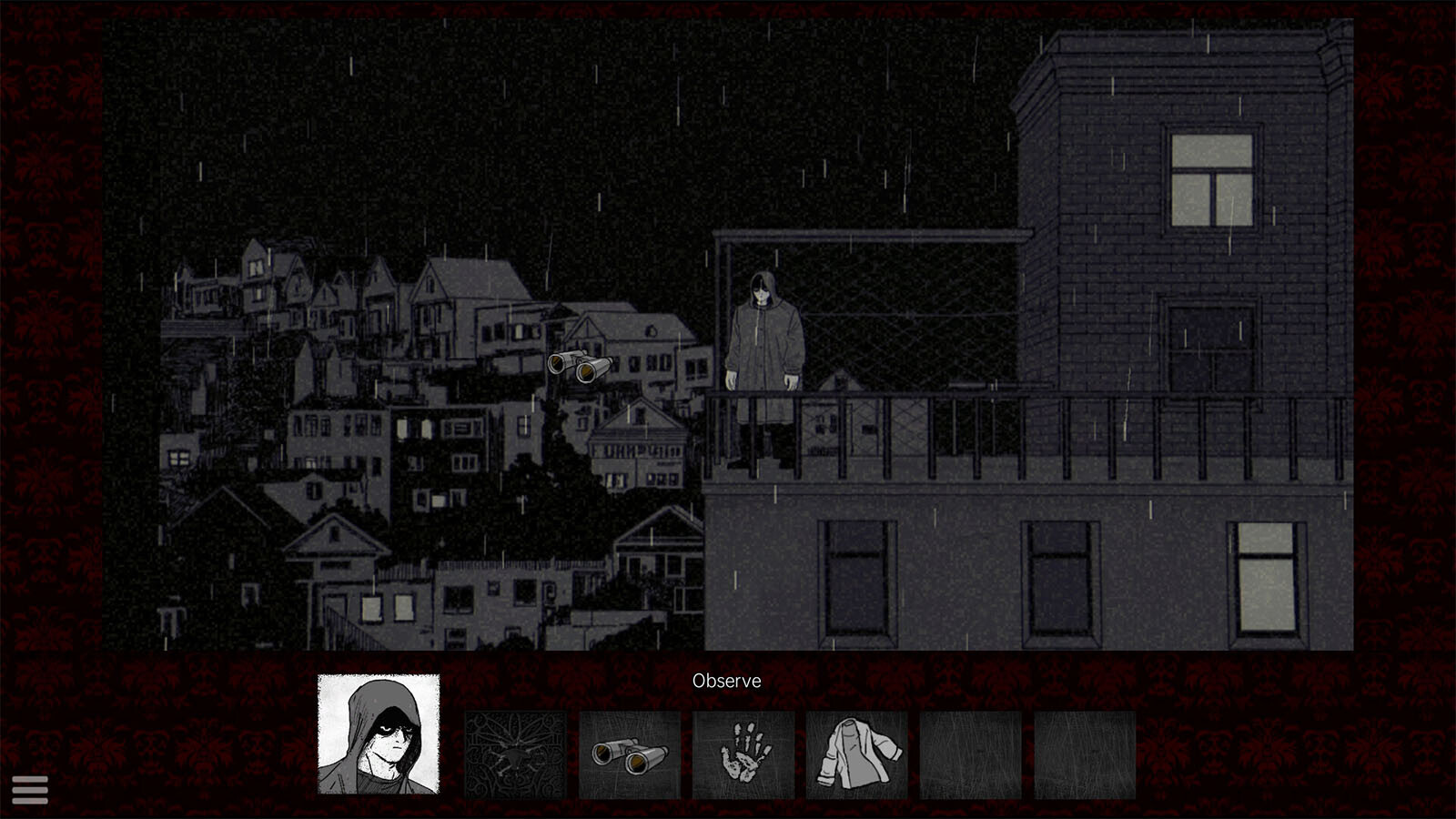
Task: Click the Observe caption text
Action: pos(726,681)
